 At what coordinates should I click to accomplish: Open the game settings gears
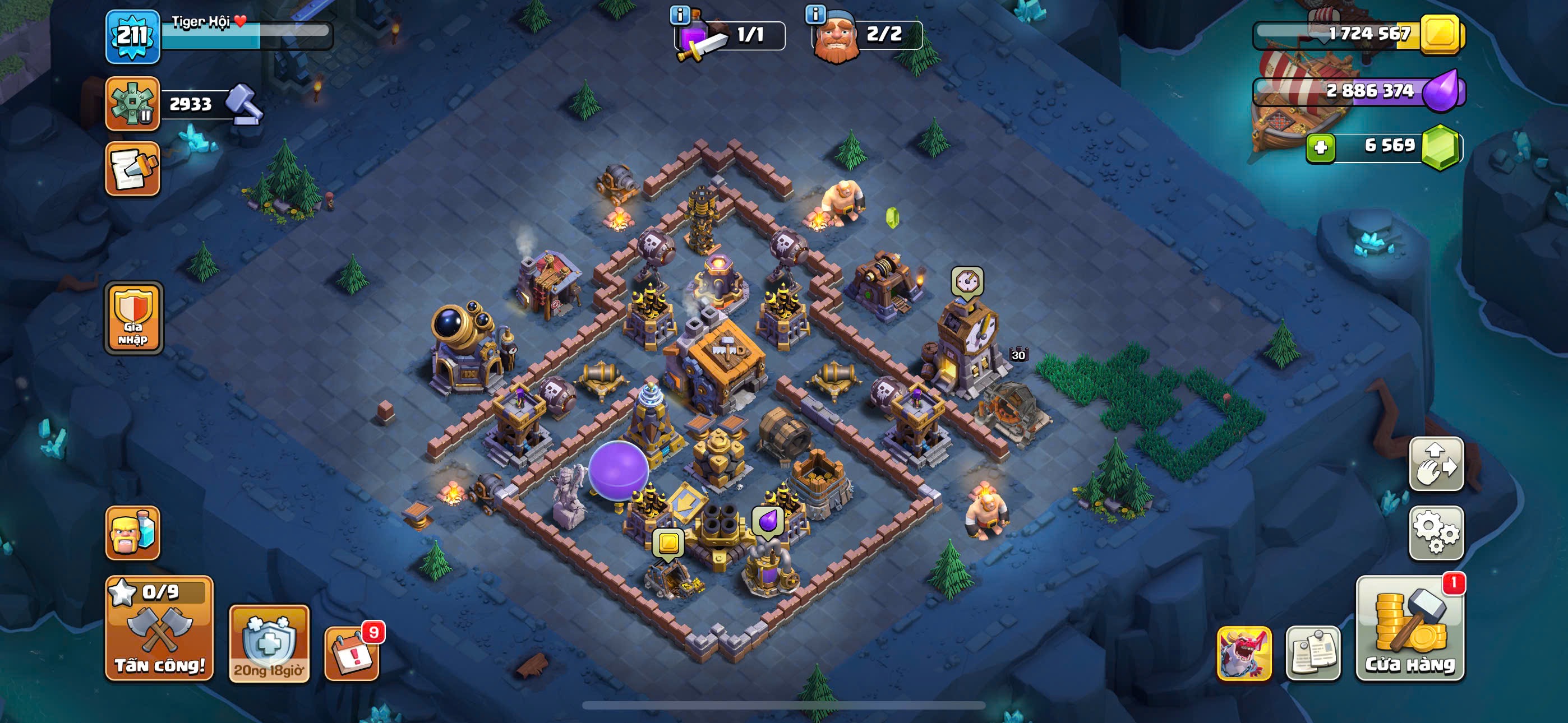[1436, 532]
